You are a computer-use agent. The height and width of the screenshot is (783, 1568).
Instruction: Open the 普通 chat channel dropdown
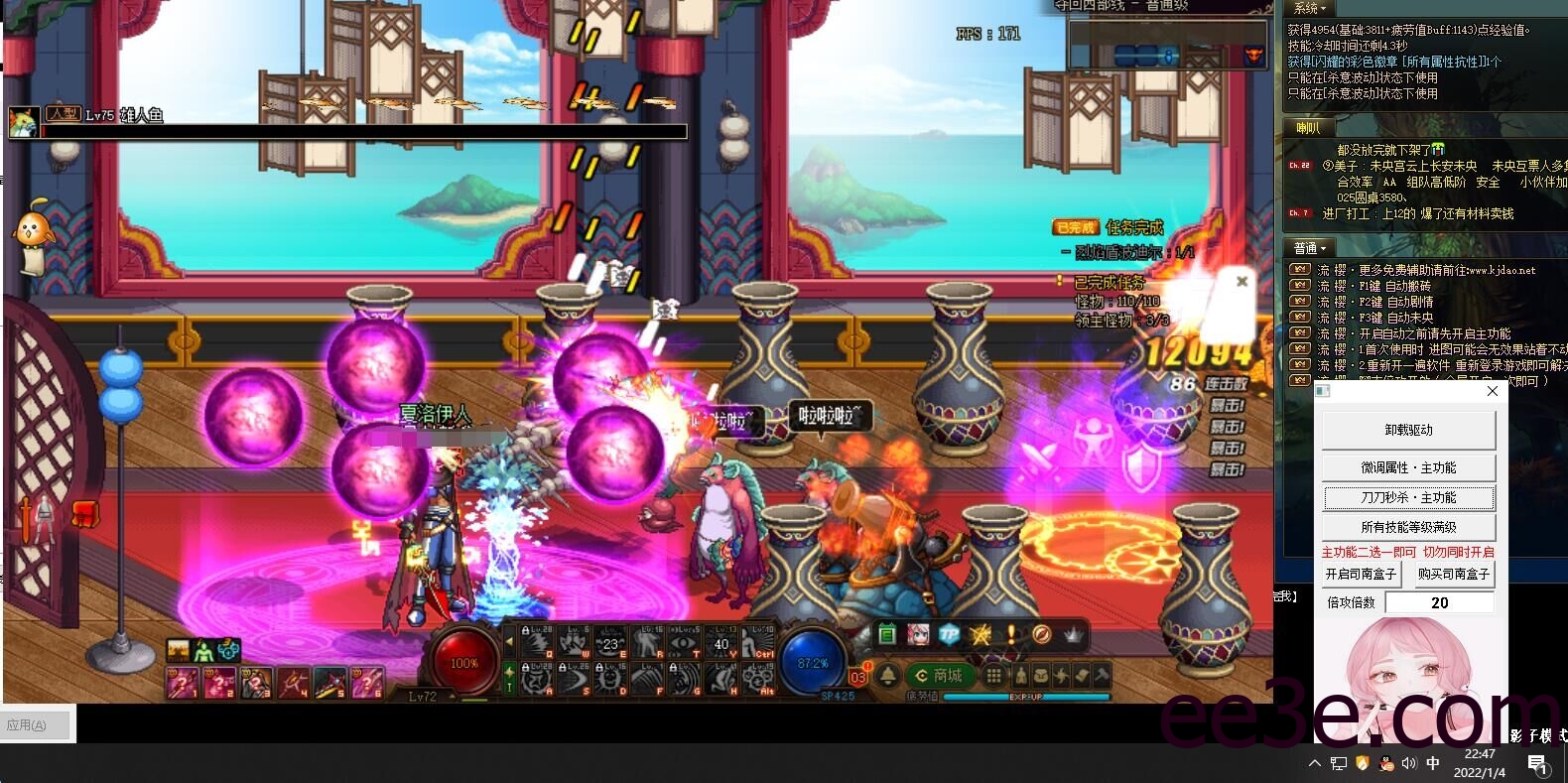coord(1310,248)
